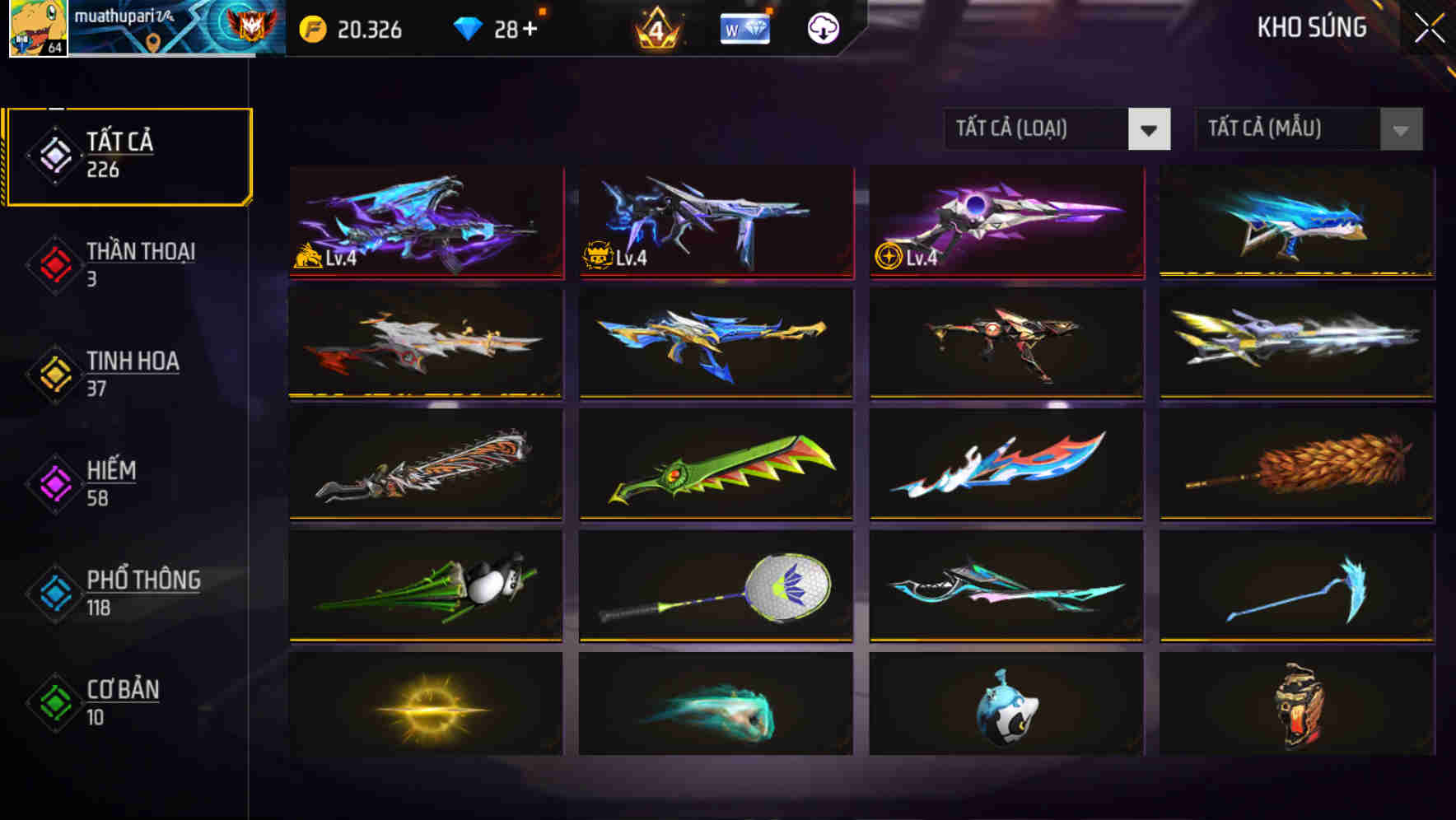Viewport: 1456px width, 820px height.
Task: Toggle the Lv.4 blue lightning SMG selection
Action: (715, 222)
